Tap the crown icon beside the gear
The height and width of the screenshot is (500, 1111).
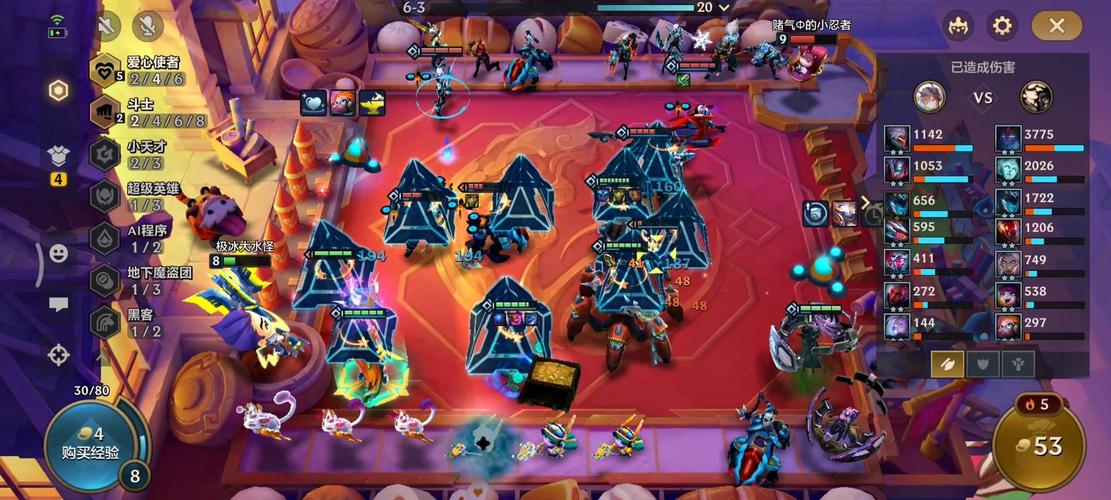coord(958,26)
